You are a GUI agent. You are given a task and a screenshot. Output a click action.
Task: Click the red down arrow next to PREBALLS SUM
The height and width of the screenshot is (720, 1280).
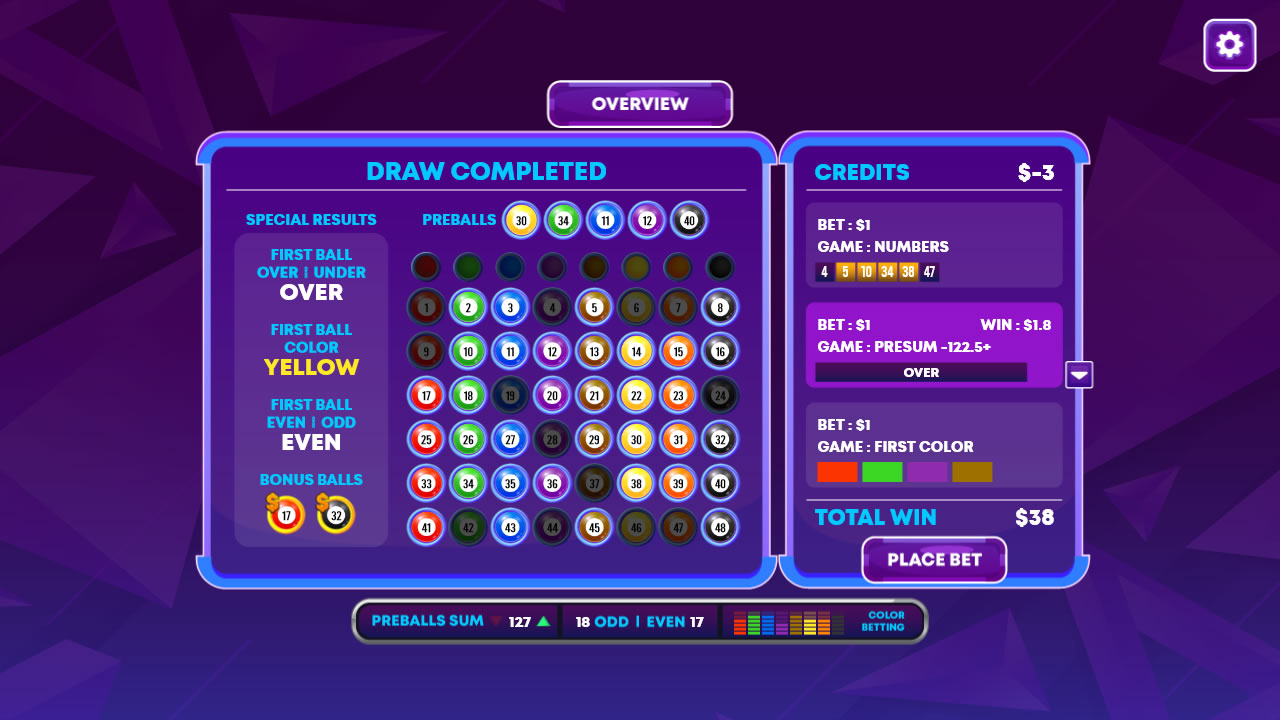point(495,621)
